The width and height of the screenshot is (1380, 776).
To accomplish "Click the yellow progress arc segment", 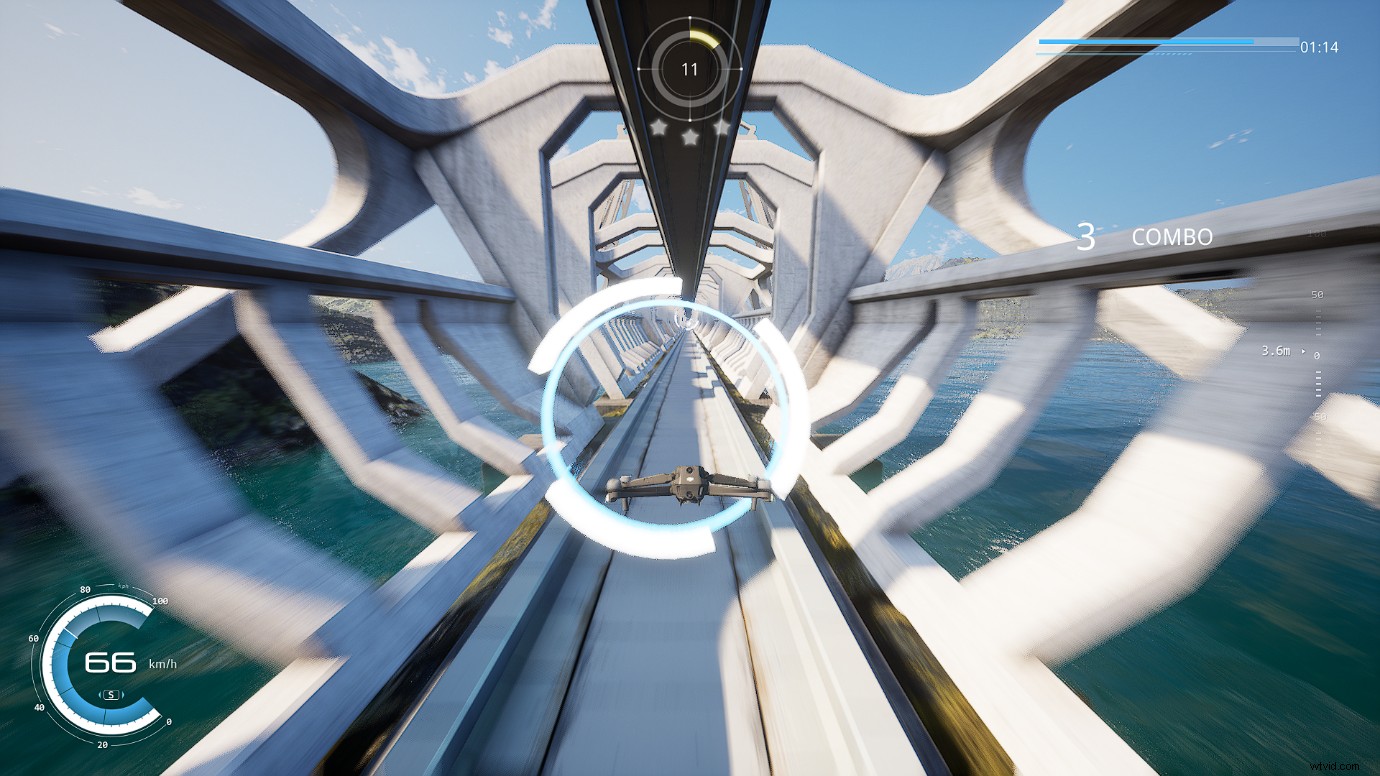I will tap(705, 37).
